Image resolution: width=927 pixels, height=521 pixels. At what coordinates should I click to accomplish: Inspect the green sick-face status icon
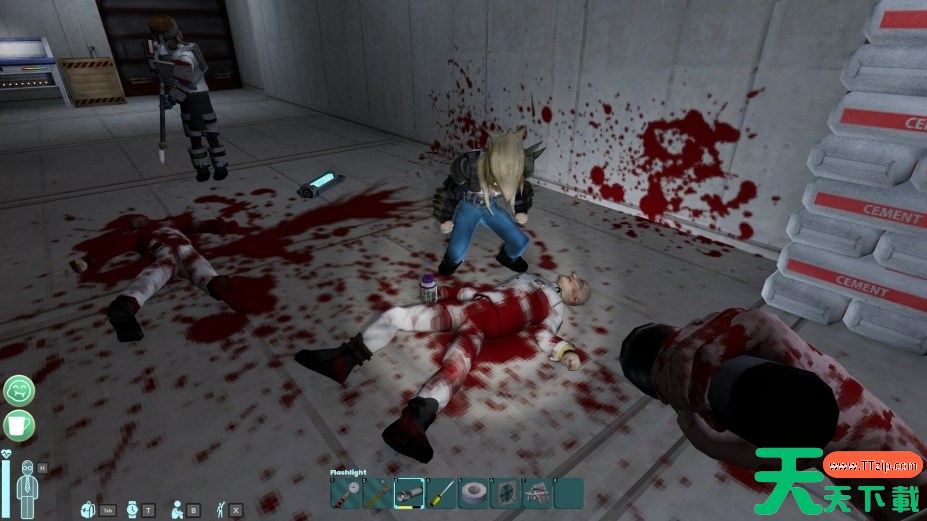[18, 390]
